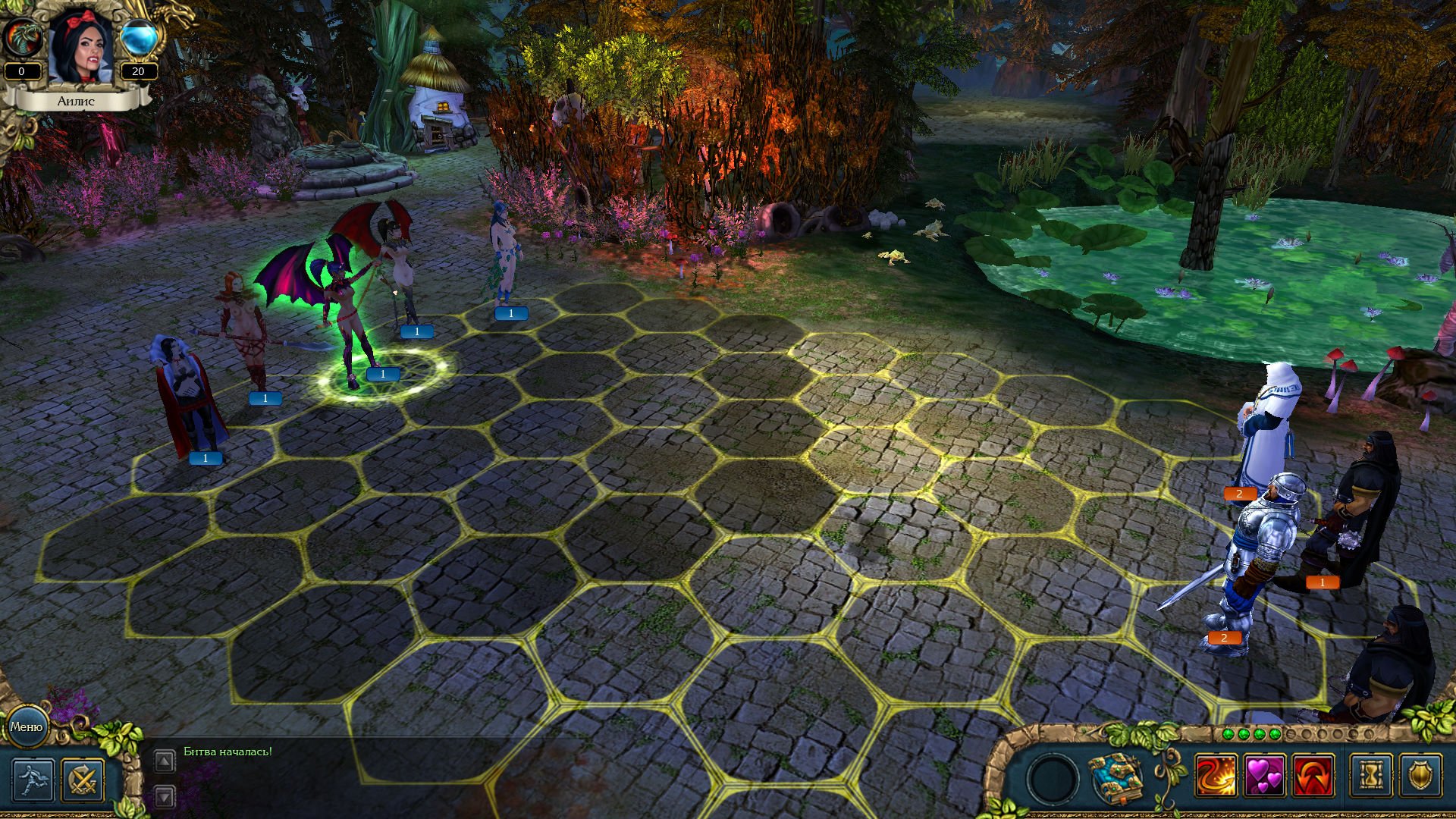This screenshot has height=819, width=1456.
Task: Click the blue mana orb
Action: pyautogui.click(x=139, y=38)
